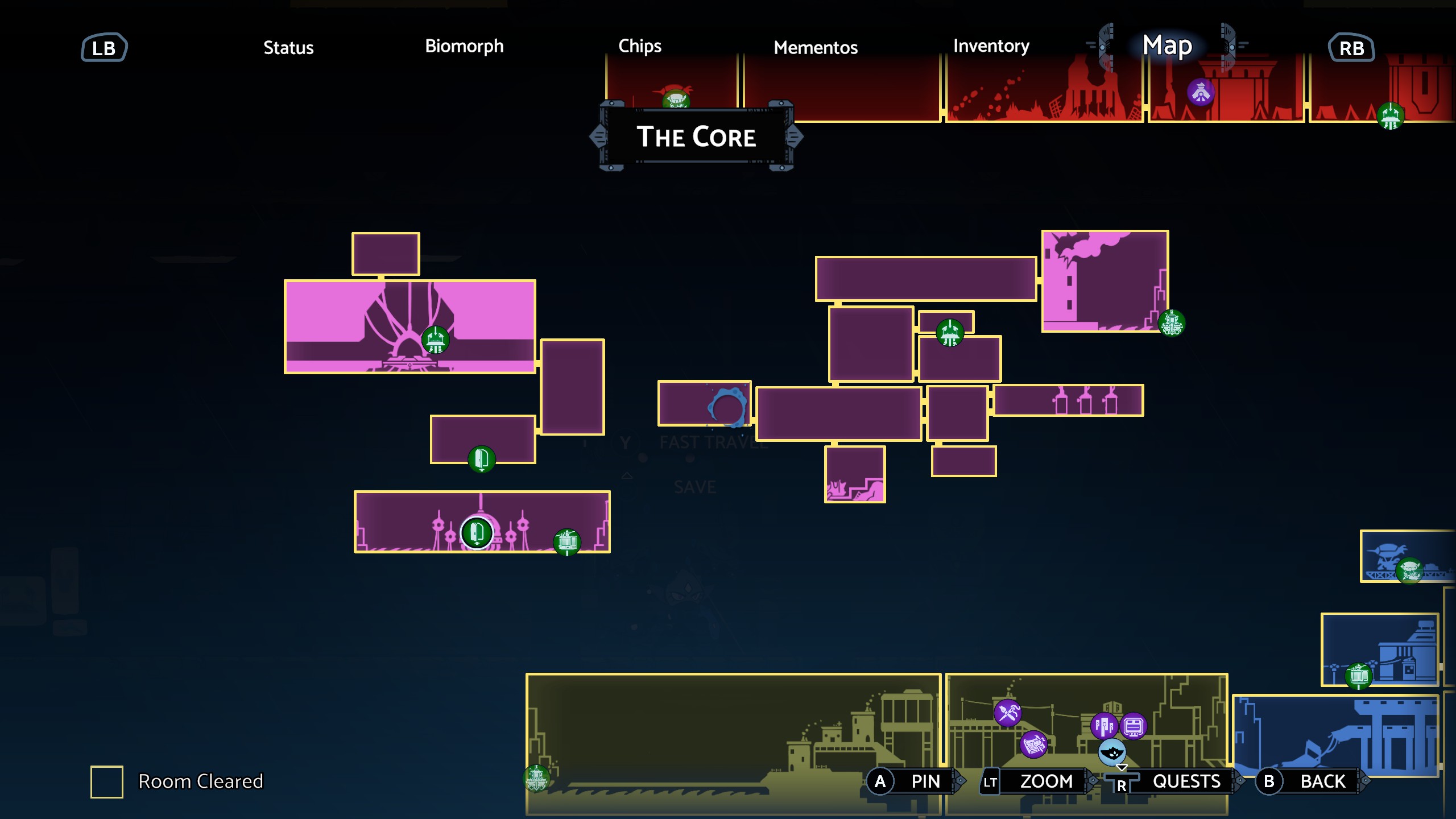Open the crossed-tools vendor icon in the yellow zone
Viewport: 1456px width, 819px height.
point(1008,713)
